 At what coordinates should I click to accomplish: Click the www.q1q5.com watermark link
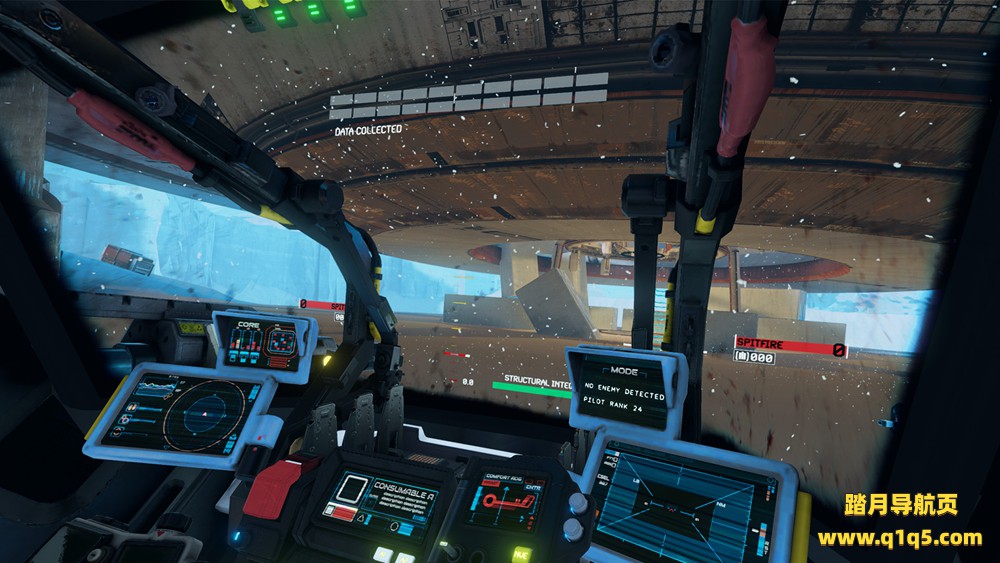tap(899, 539)
